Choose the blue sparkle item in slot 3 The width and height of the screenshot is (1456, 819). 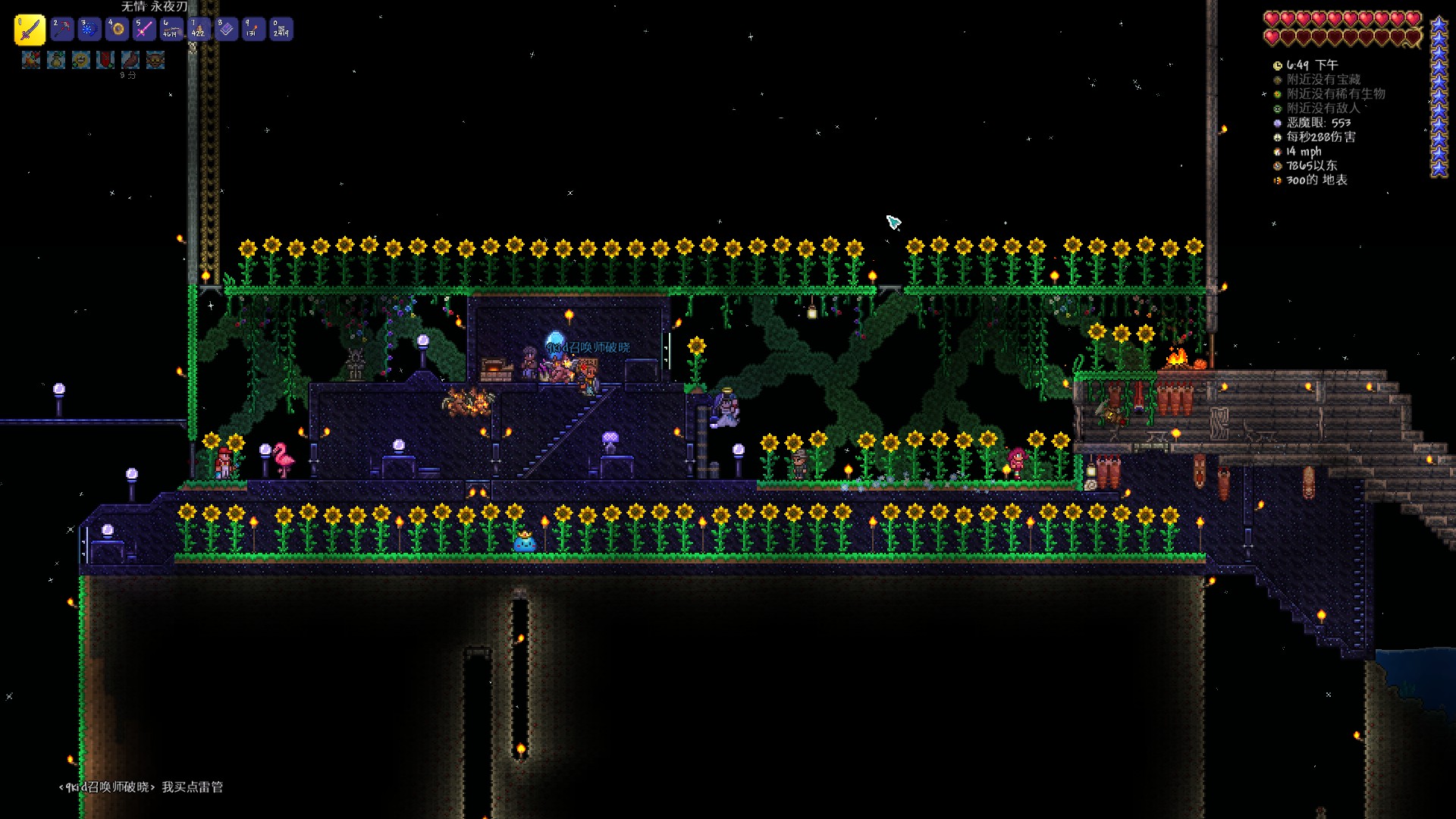click(x=89, y=30)
